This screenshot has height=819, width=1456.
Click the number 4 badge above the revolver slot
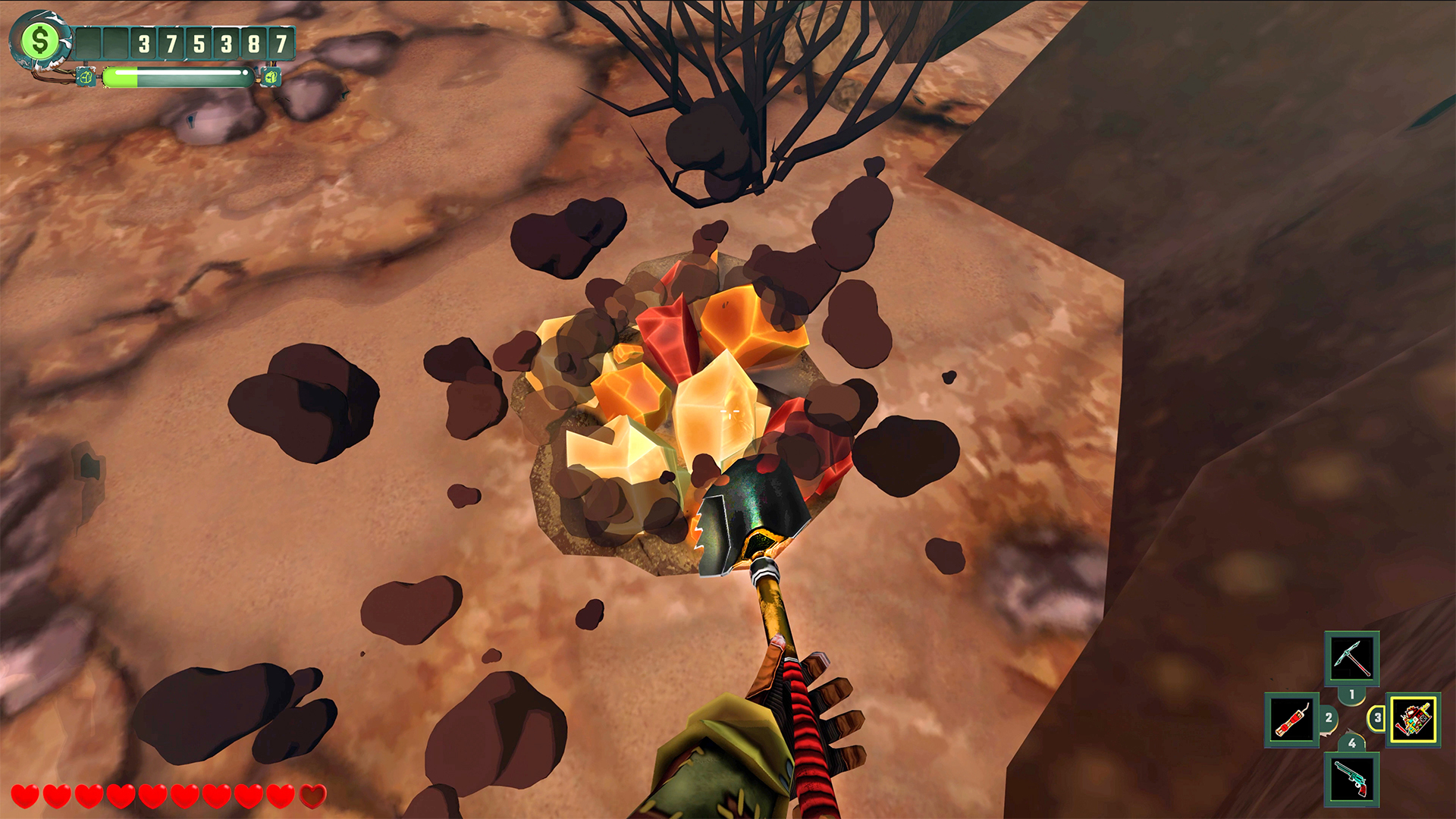[1352, 743]
